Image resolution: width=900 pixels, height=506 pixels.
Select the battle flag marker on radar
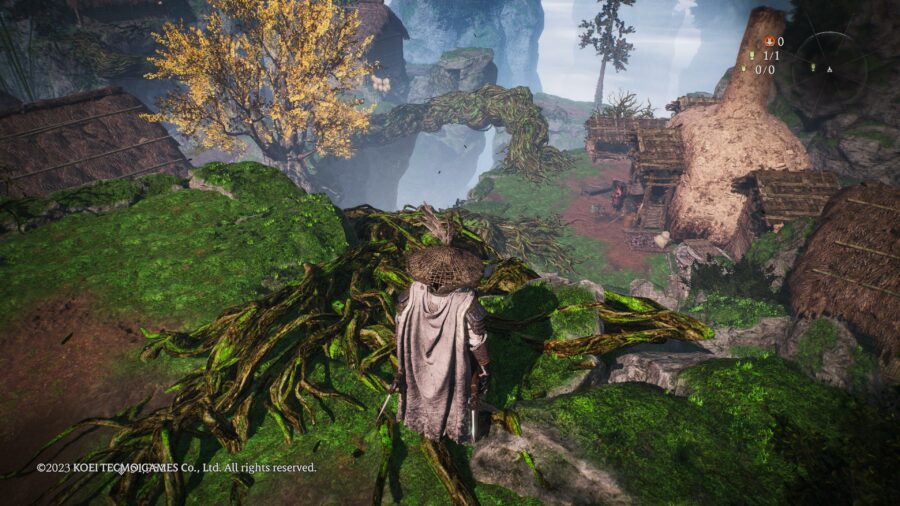(811, 68)
